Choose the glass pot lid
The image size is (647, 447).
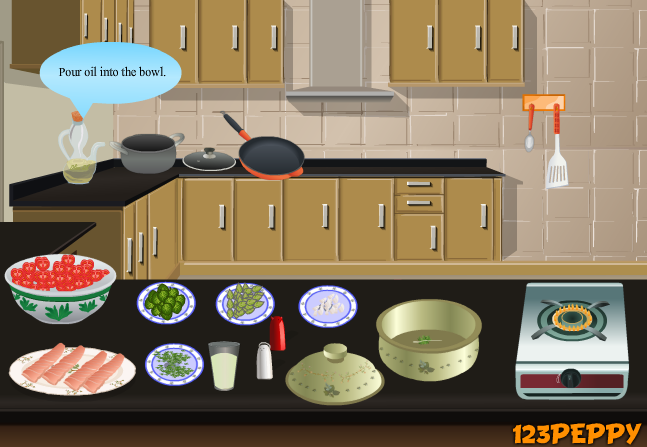tap(209, 159)
